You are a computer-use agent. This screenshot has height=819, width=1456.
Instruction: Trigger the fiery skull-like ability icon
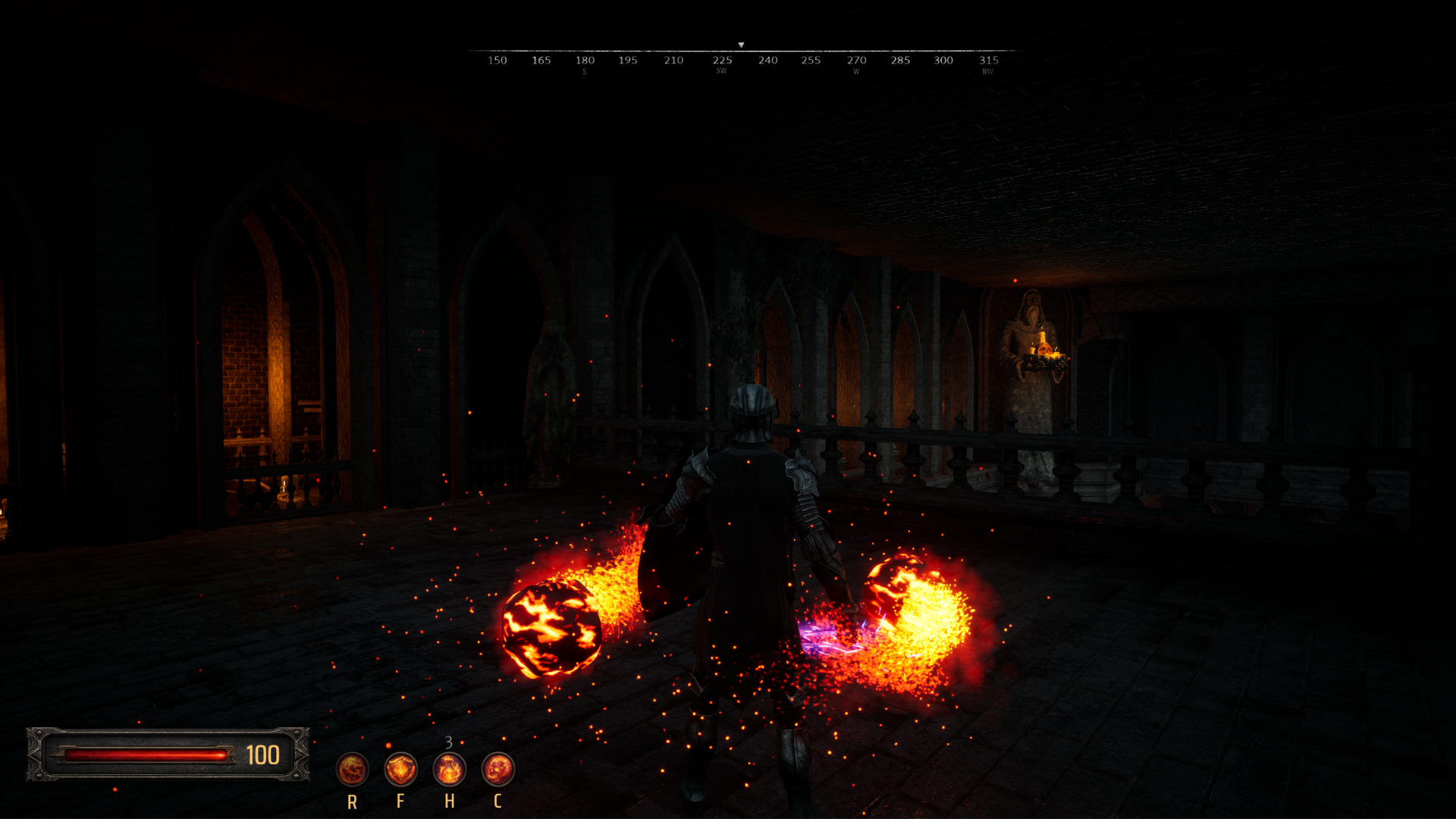[497, 770]
